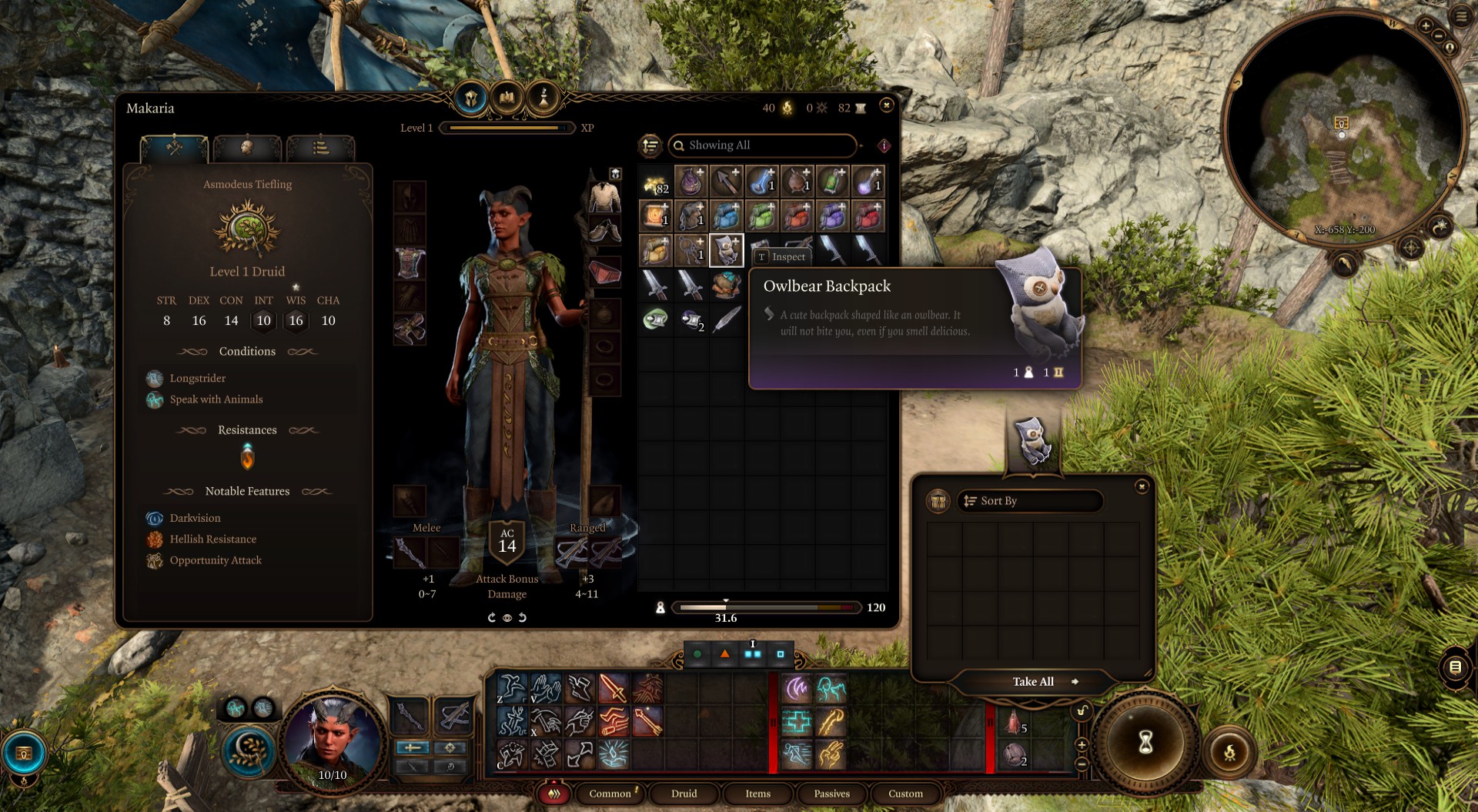
Task: Open the inventory filter button beside search
Action: click(x=650, y=145)
